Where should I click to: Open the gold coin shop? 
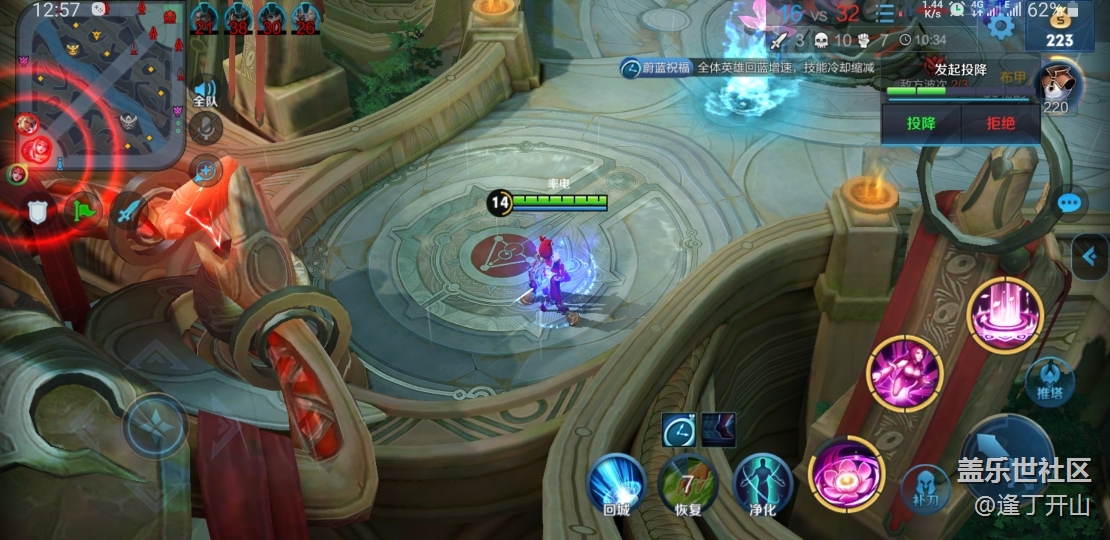[x=1060, y=30]
